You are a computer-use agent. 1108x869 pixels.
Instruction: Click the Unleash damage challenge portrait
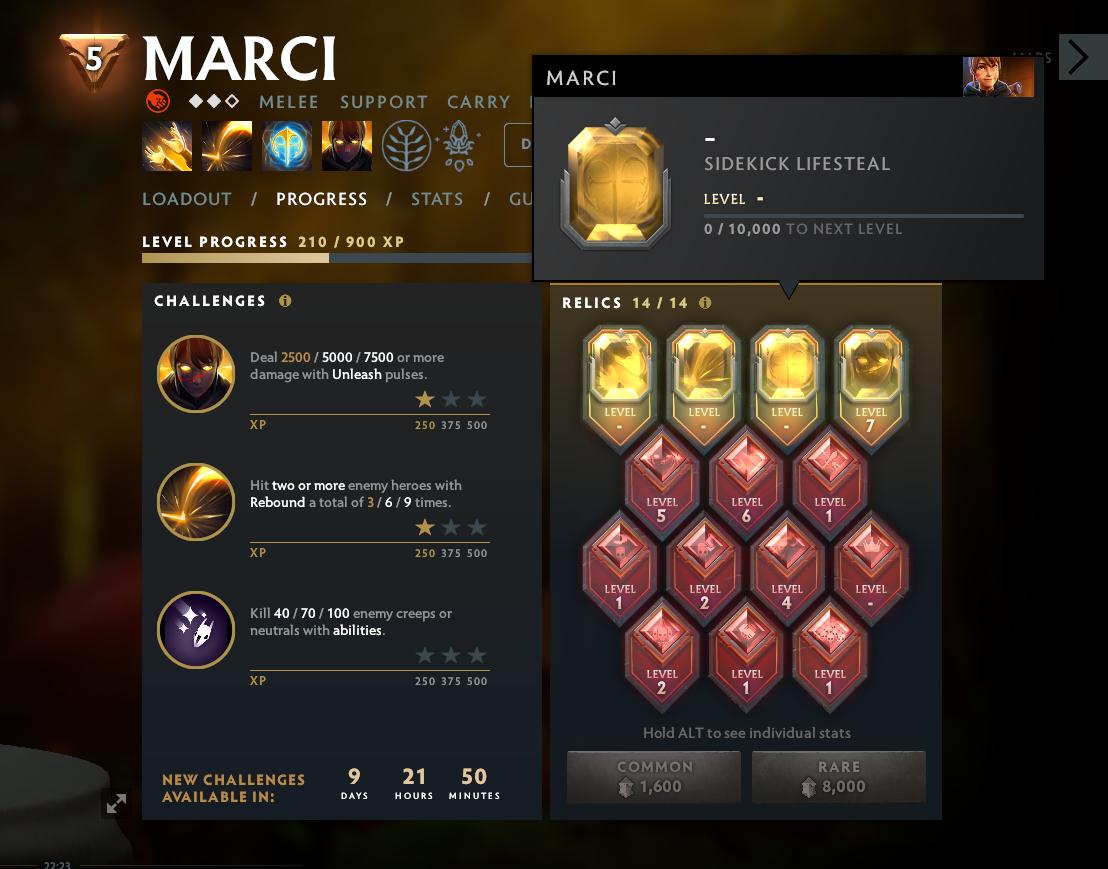196,374
